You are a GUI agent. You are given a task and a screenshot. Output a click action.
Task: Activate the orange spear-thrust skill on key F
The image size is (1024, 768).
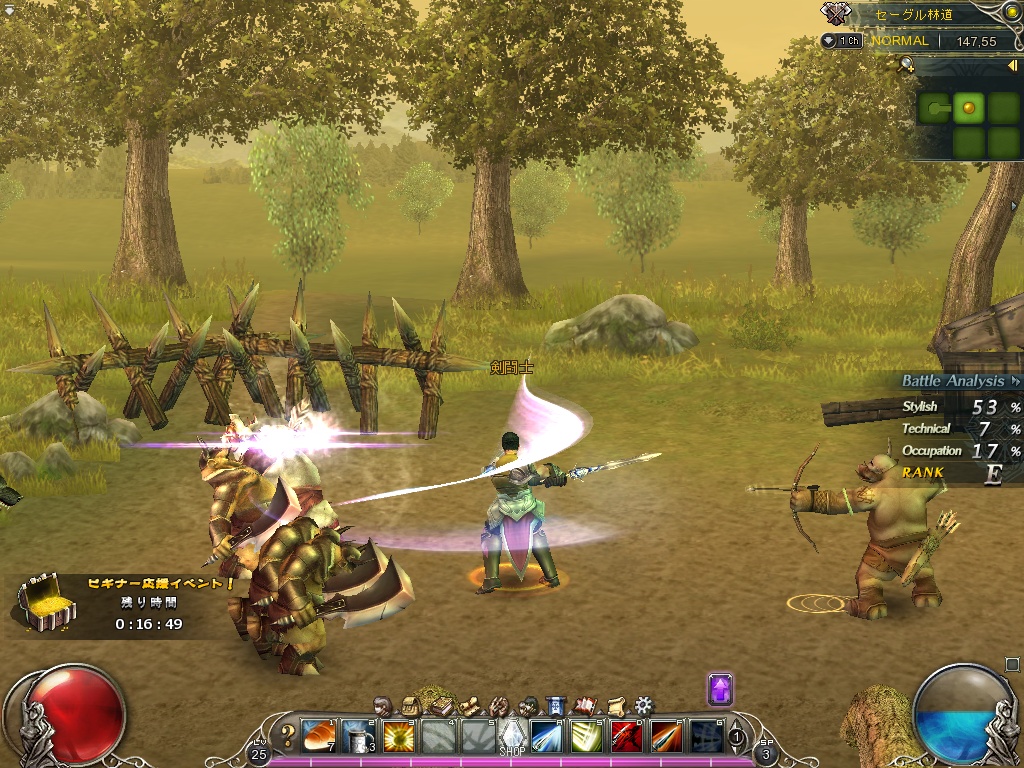(x=666, y=735)
